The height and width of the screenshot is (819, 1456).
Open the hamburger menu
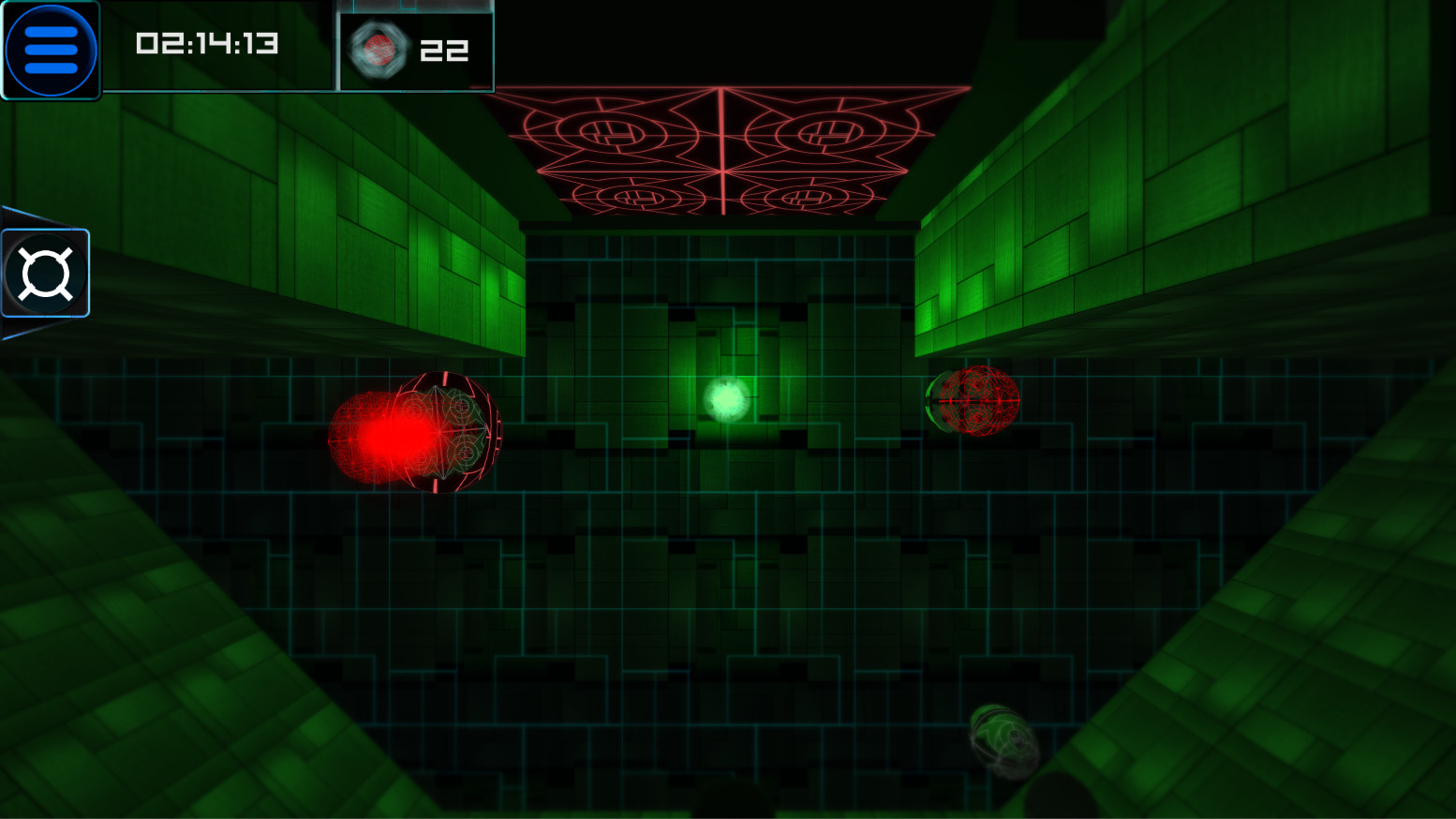[x=52, y=49]
